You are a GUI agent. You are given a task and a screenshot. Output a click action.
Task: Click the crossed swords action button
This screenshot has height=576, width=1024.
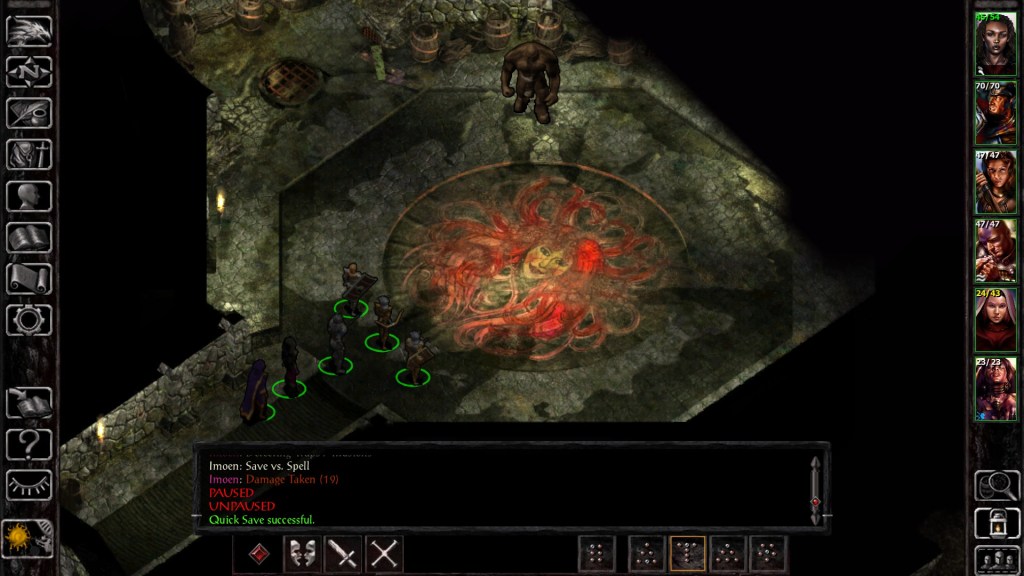tap(384, 554)
